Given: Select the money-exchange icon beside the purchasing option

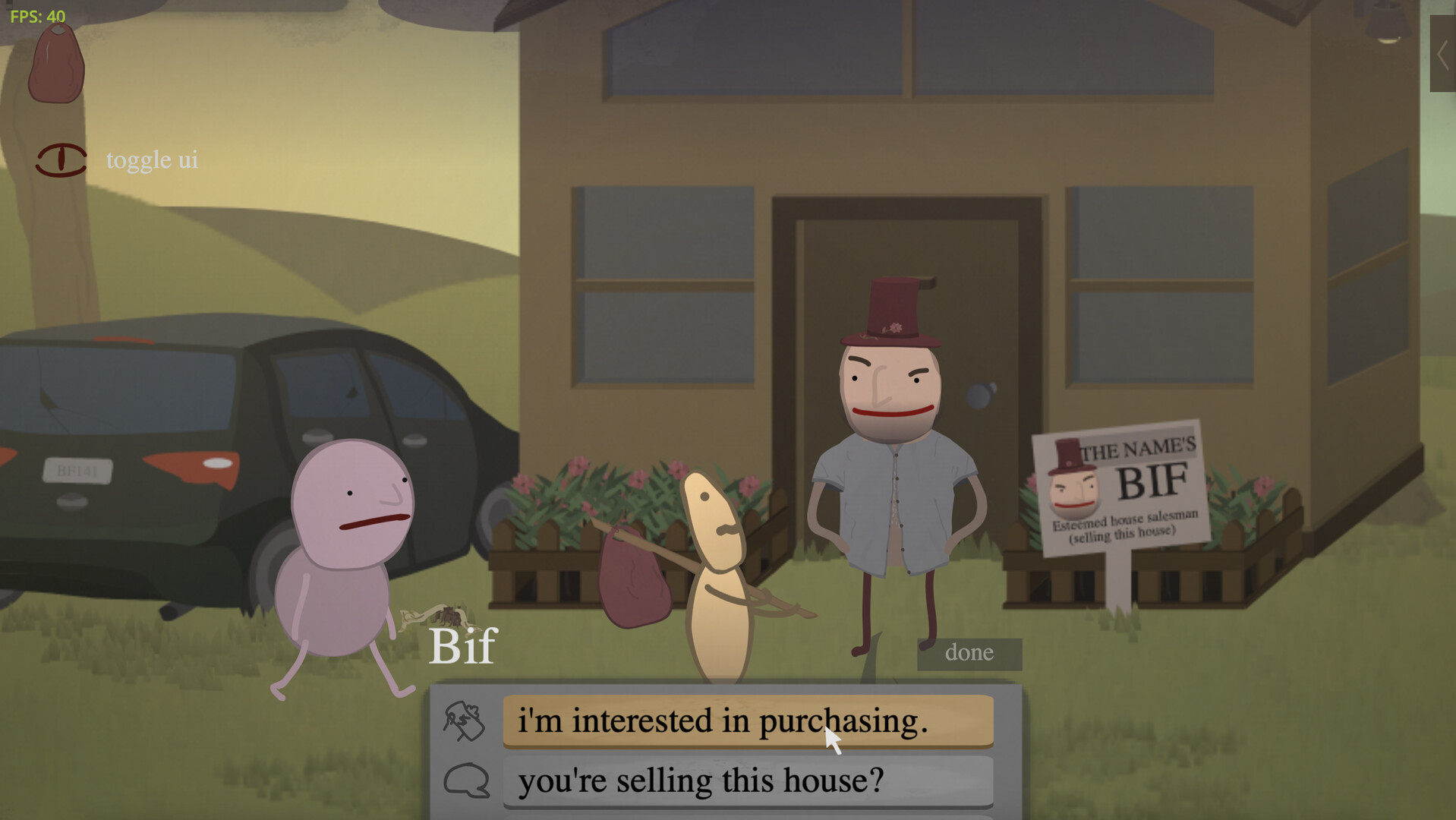Looking at the screenshot, I should 464,721.
